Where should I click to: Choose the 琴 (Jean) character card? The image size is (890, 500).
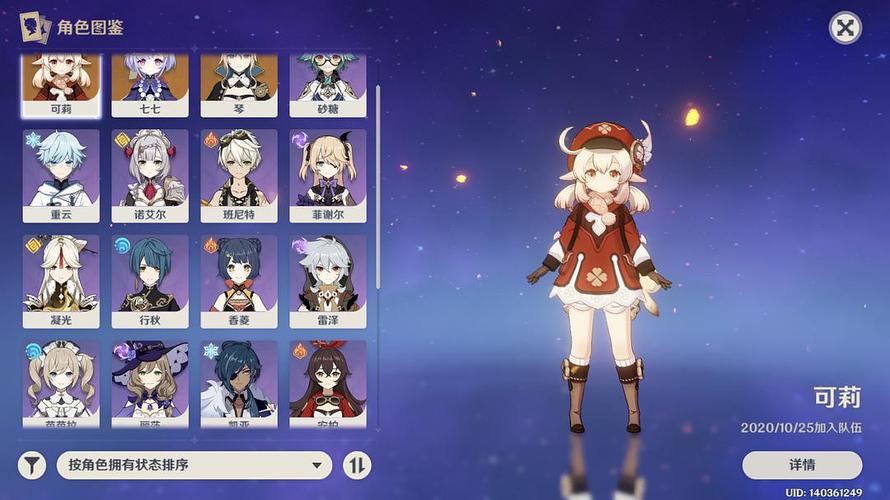238,84
